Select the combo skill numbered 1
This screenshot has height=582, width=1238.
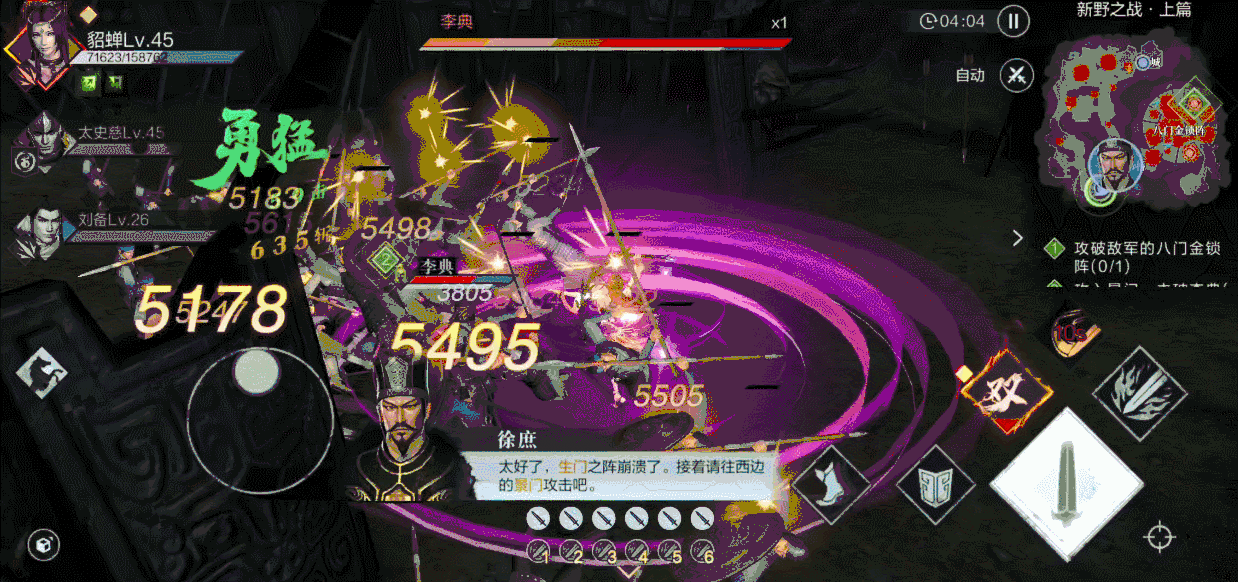point(540,550)
